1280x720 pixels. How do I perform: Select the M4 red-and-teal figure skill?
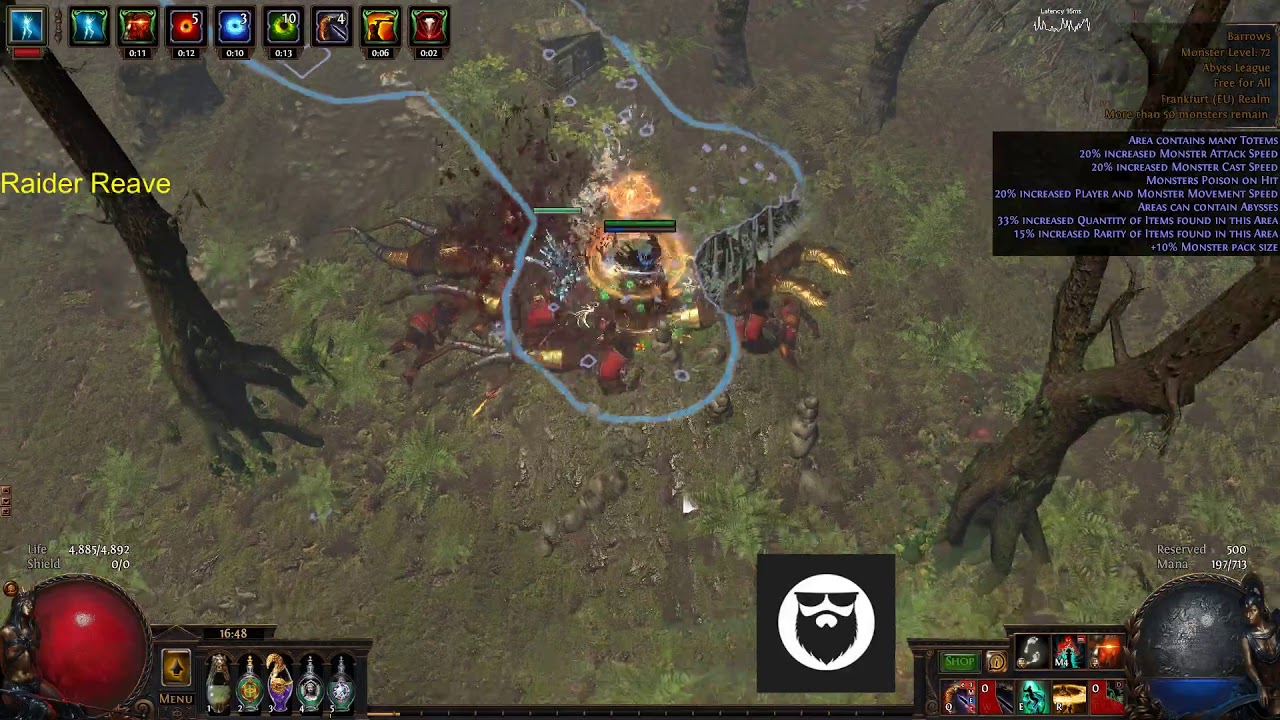(1068, 652)
